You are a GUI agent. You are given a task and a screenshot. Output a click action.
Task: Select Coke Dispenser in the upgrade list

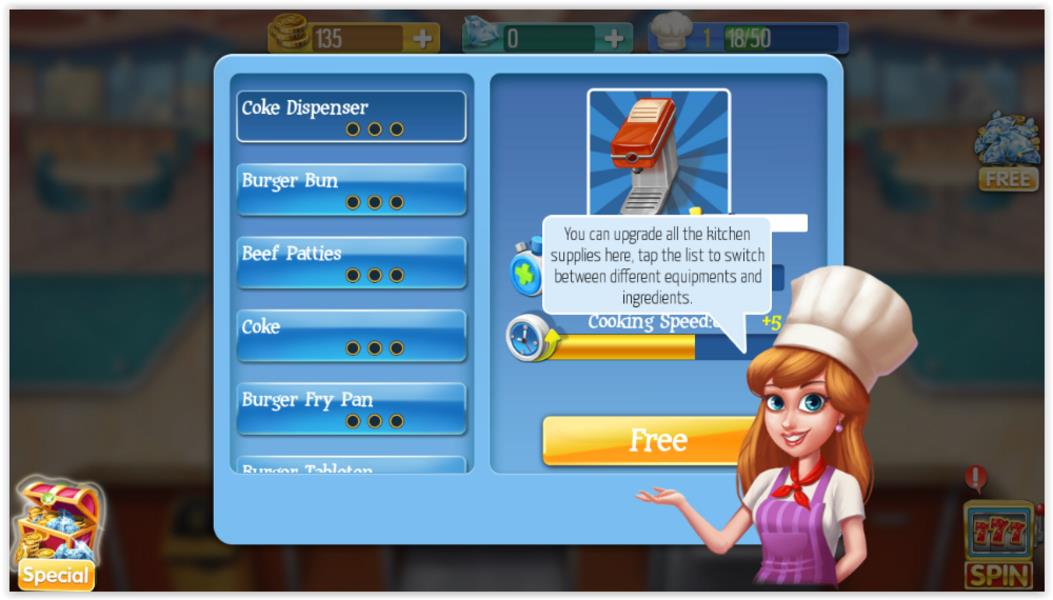[351, 117]
